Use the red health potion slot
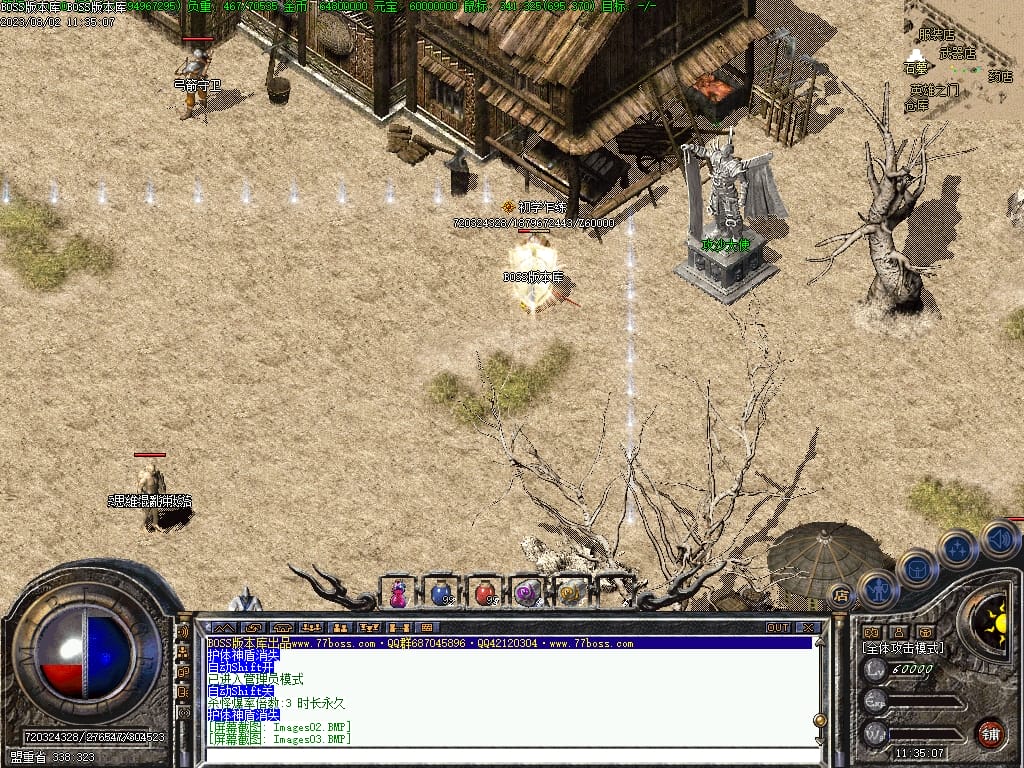The width and height of the screenshot is (1024, 768). click(484, 593)
